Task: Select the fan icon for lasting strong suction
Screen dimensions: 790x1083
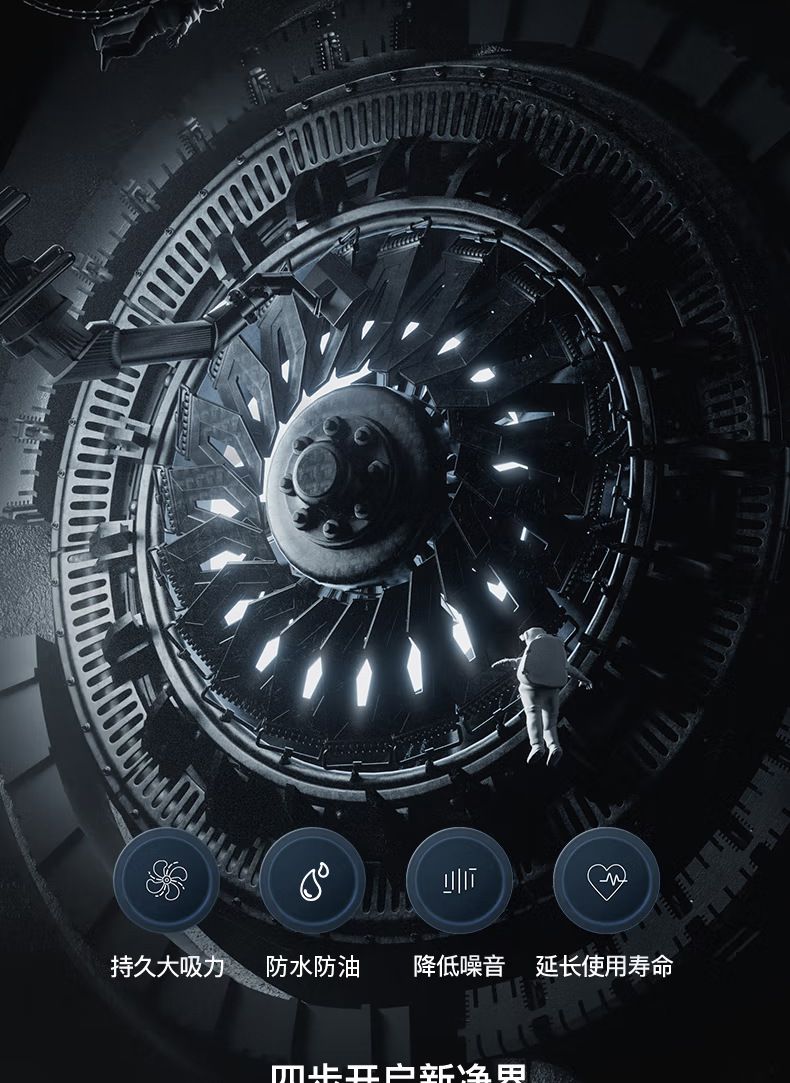Action: pos(166,881)
